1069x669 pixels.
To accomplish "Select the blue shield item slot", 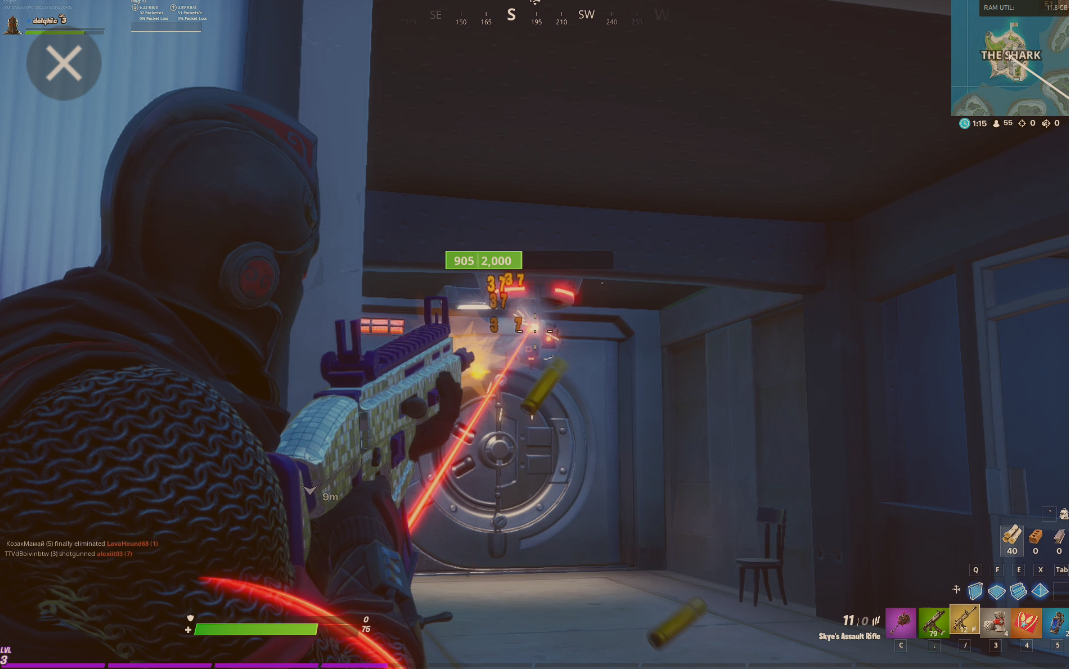I will (x=1057, y=623).
